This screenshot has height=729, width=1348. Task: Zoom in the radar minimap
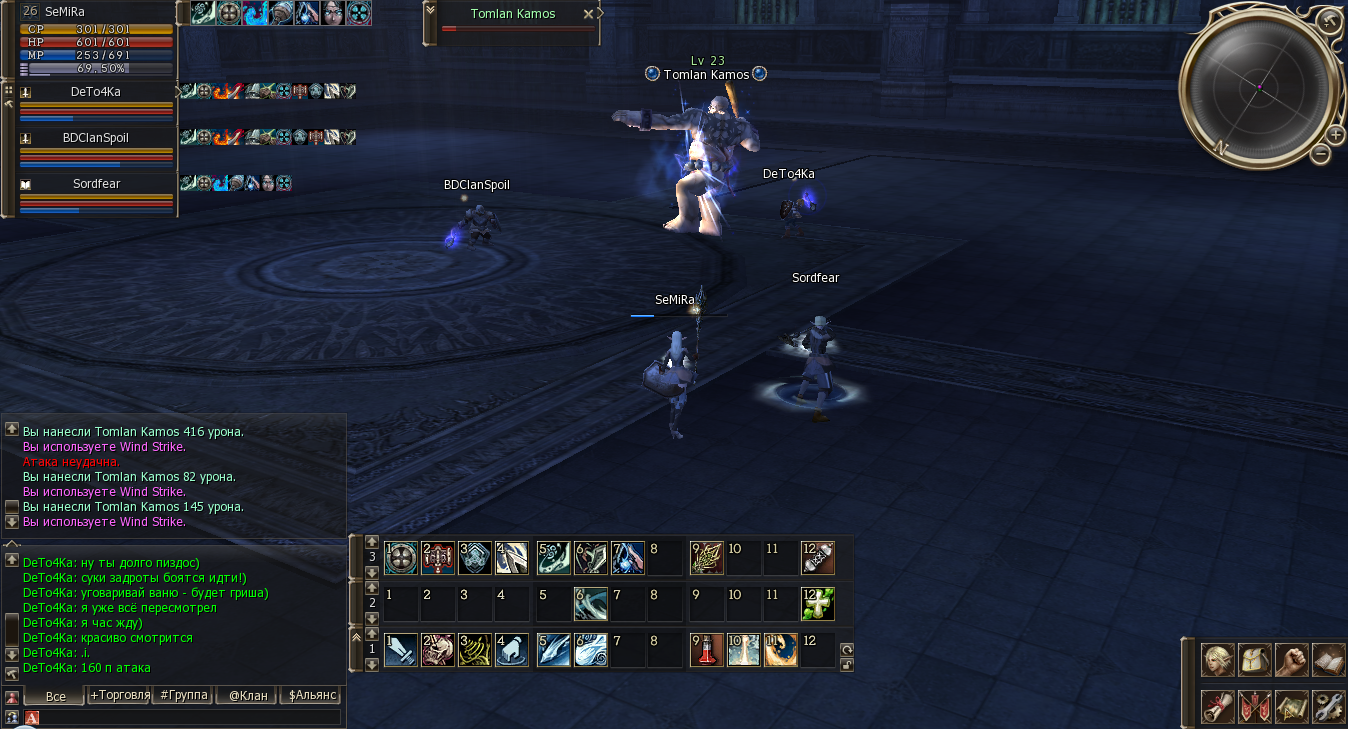pyautogui.click(x=1335, y=134)
